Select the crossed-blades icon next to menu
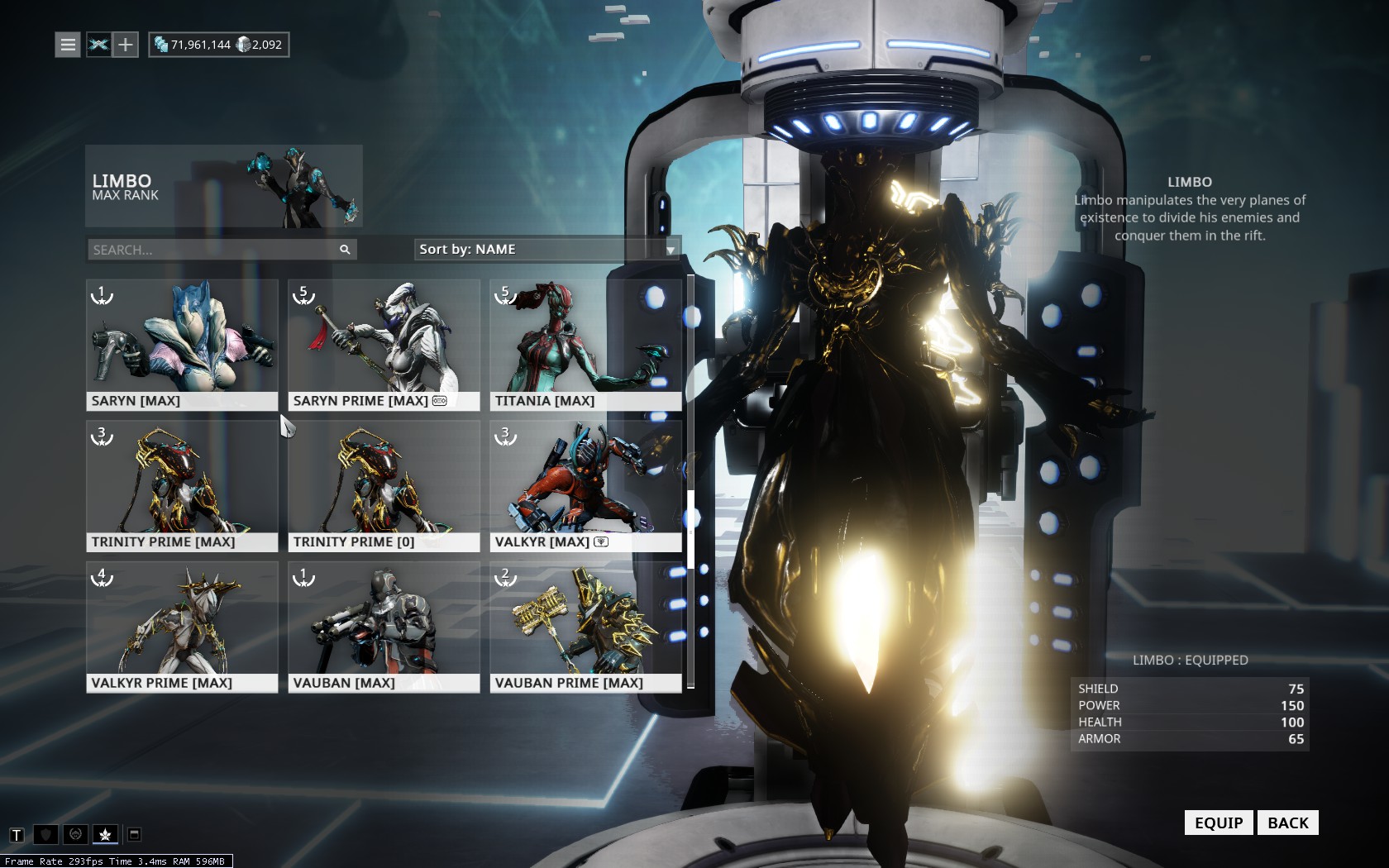 98,45
